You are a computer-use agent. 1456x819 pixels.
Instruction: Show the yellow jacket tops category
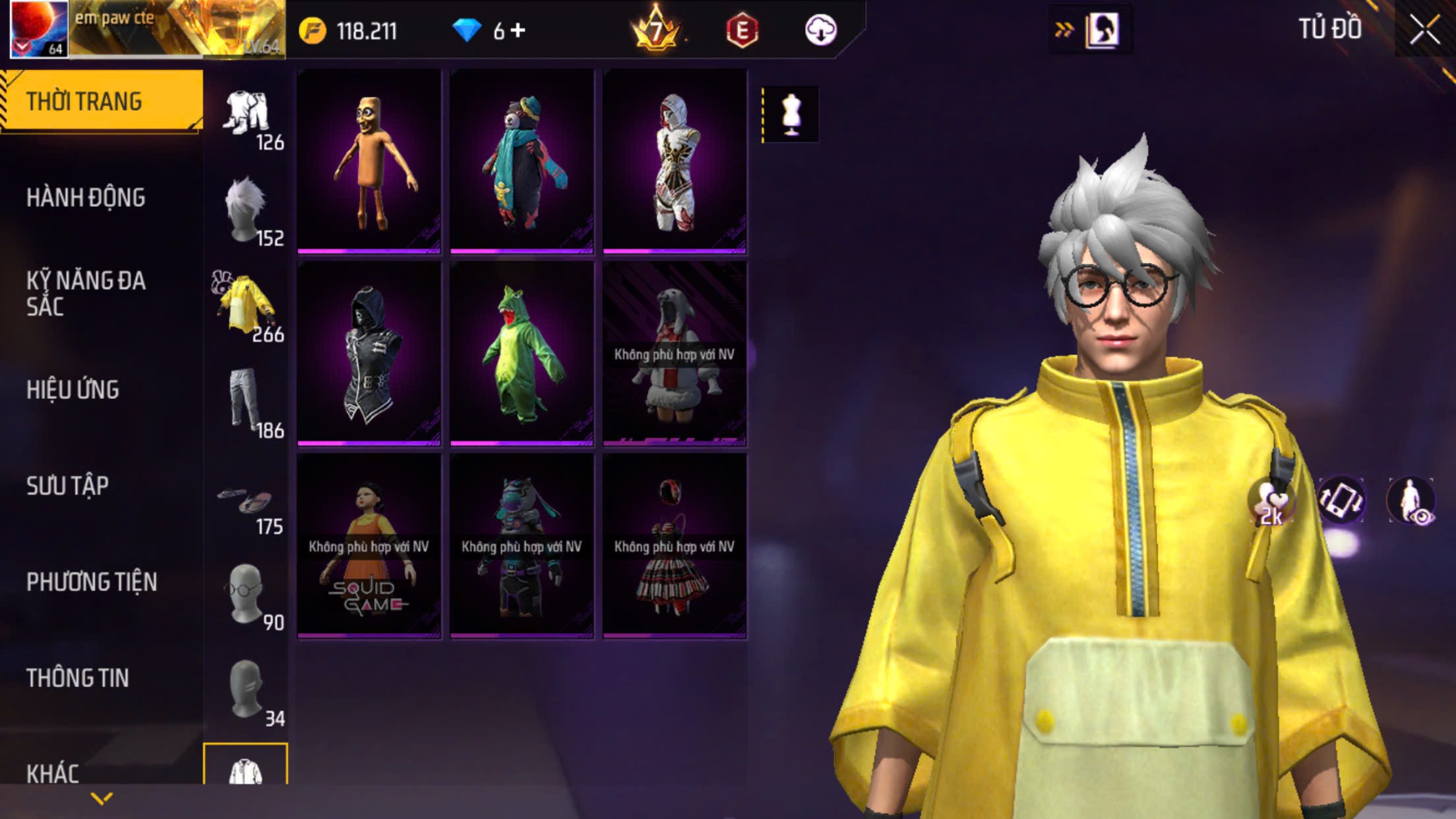[247, 306]
